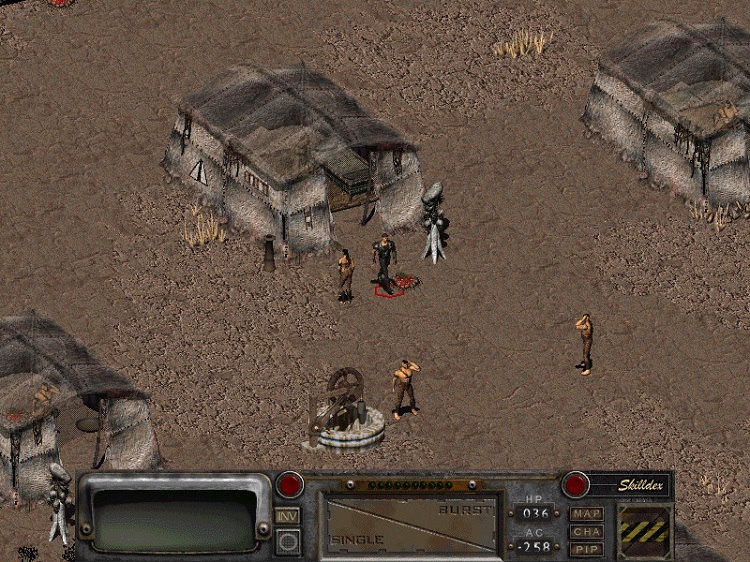Open the Skilldex panel
Screen dimensions: 750x562
[x=628, y=484]
